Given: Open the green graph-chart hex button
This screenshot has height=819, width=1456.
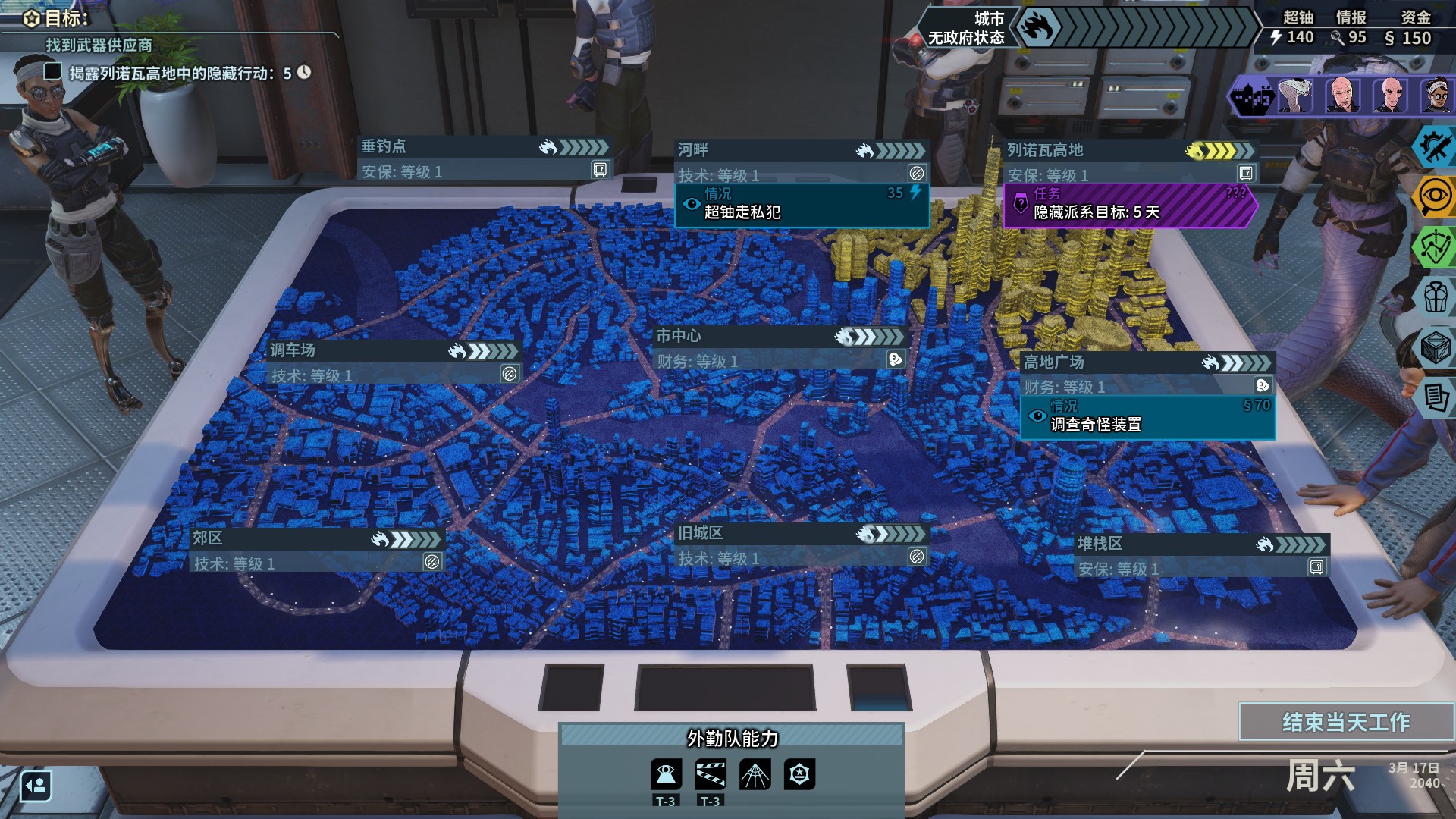Looking at the screenshot, I should point(1434,246).
